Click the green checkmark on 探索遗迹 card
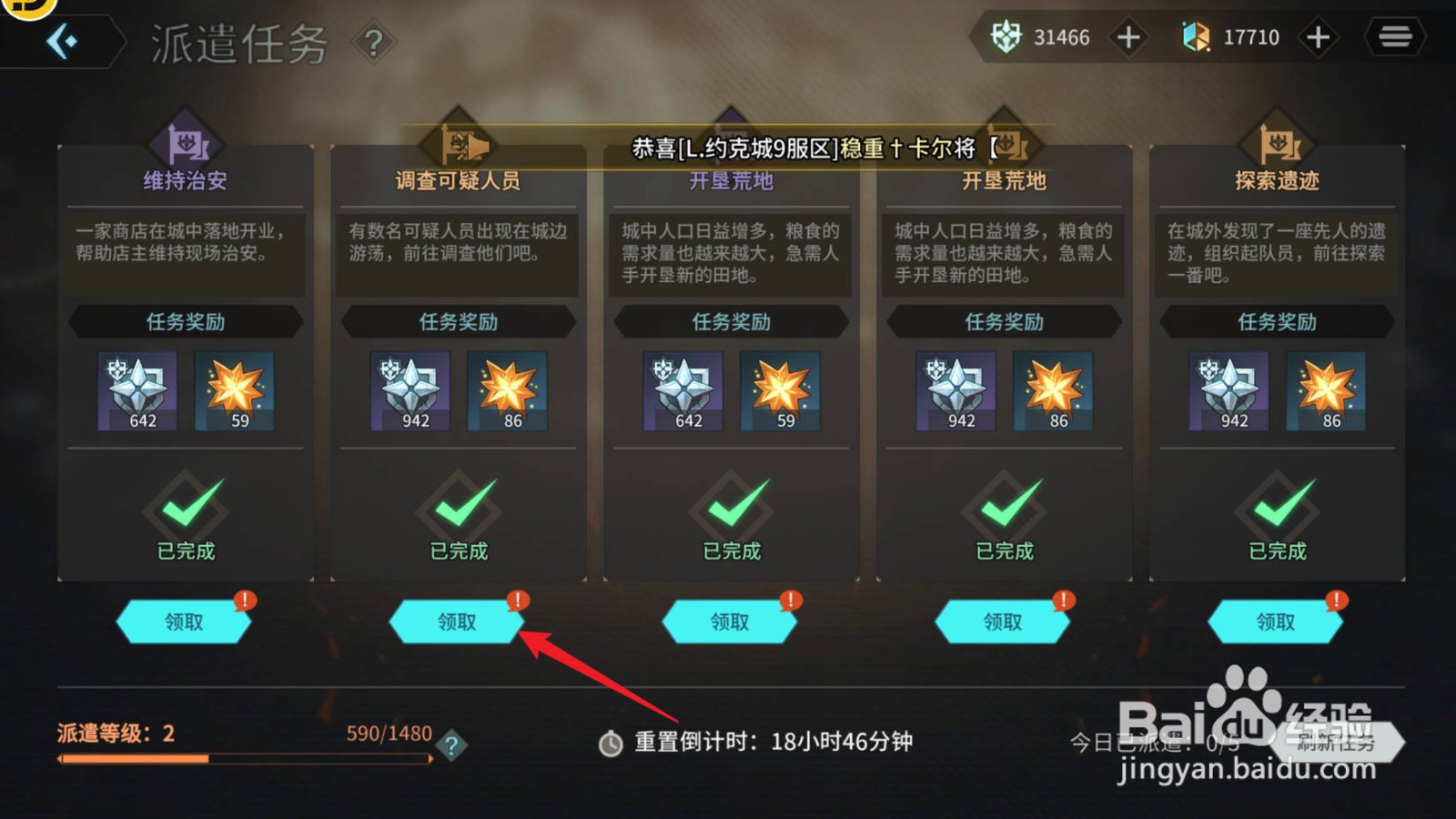 [1276, 505]
